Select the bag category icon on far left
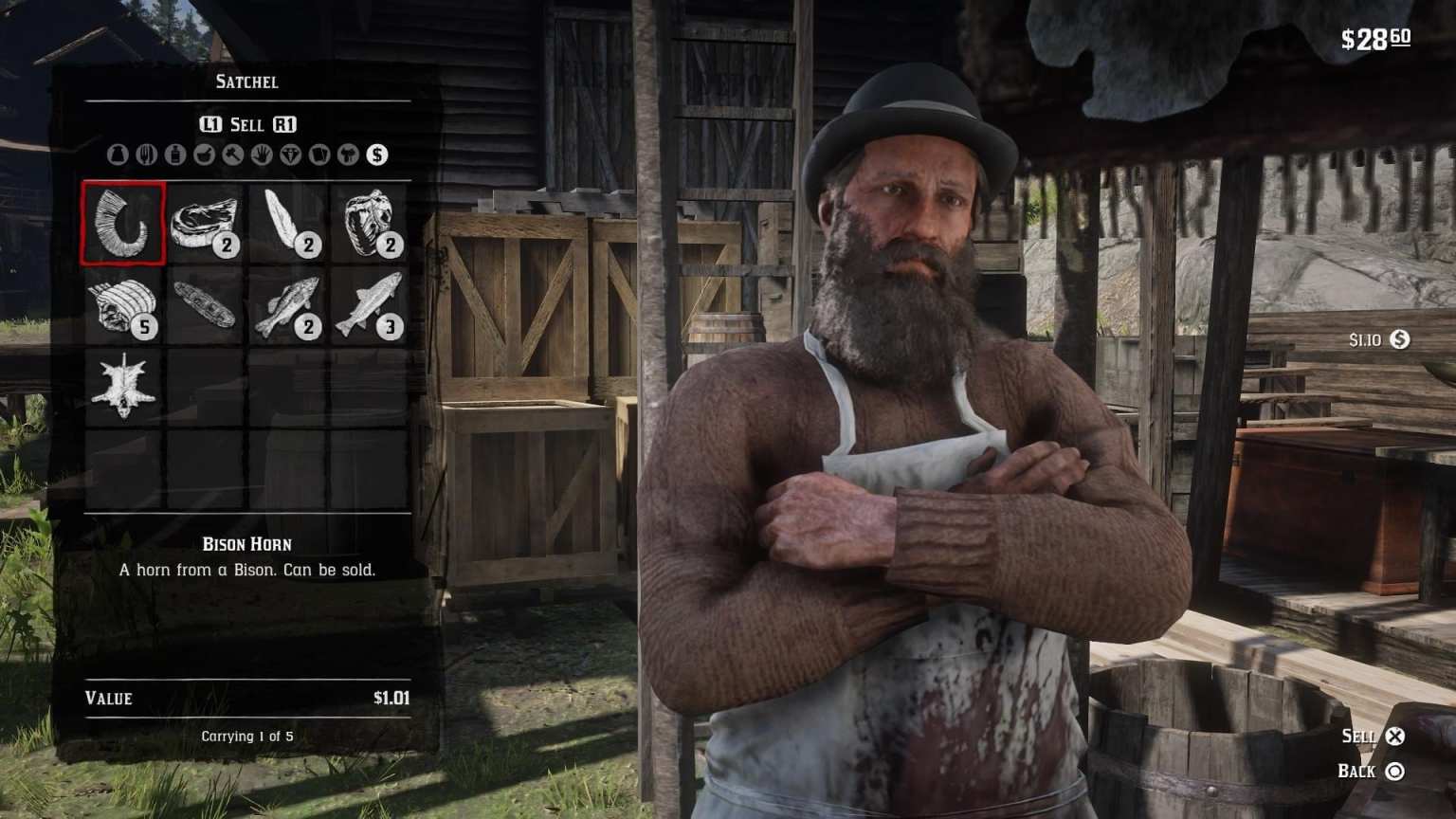Image resolution: width=1456 pixels, height=819 pixels. tap(118, 154)
